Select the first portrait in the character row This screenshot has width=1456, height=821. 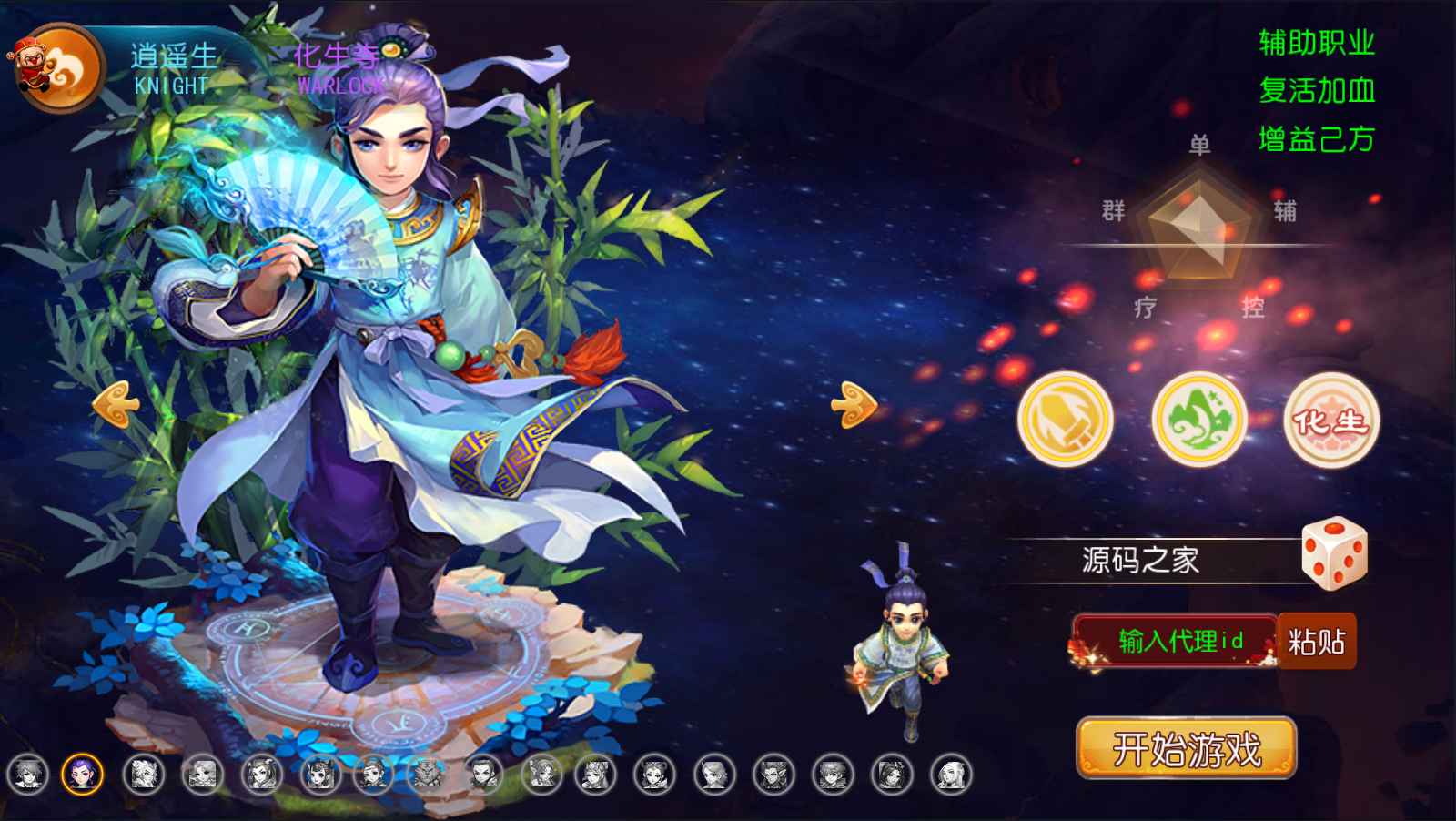(x=27, y=775)
